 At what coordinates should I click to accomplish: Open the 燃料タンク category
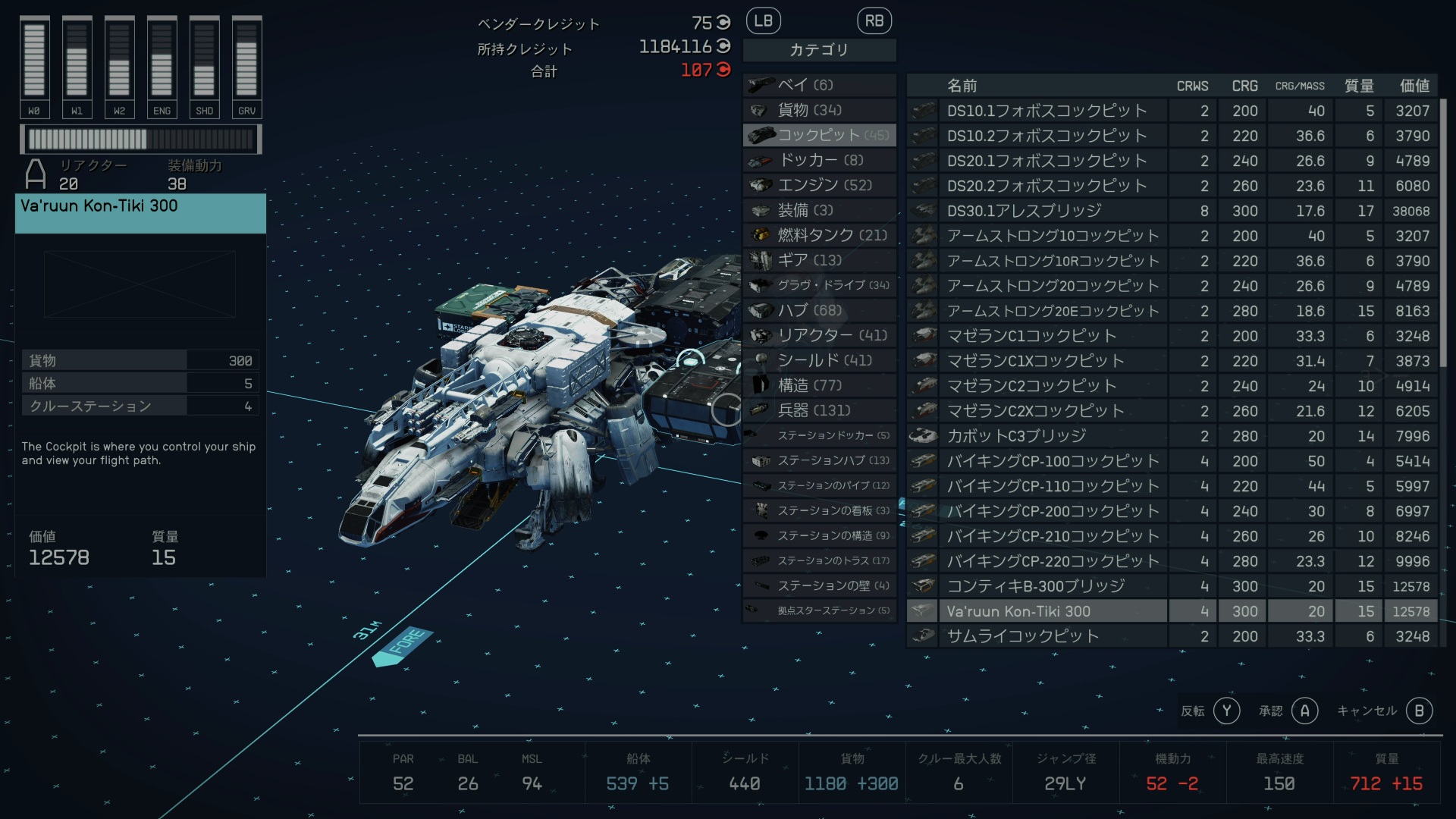point(819,235)
